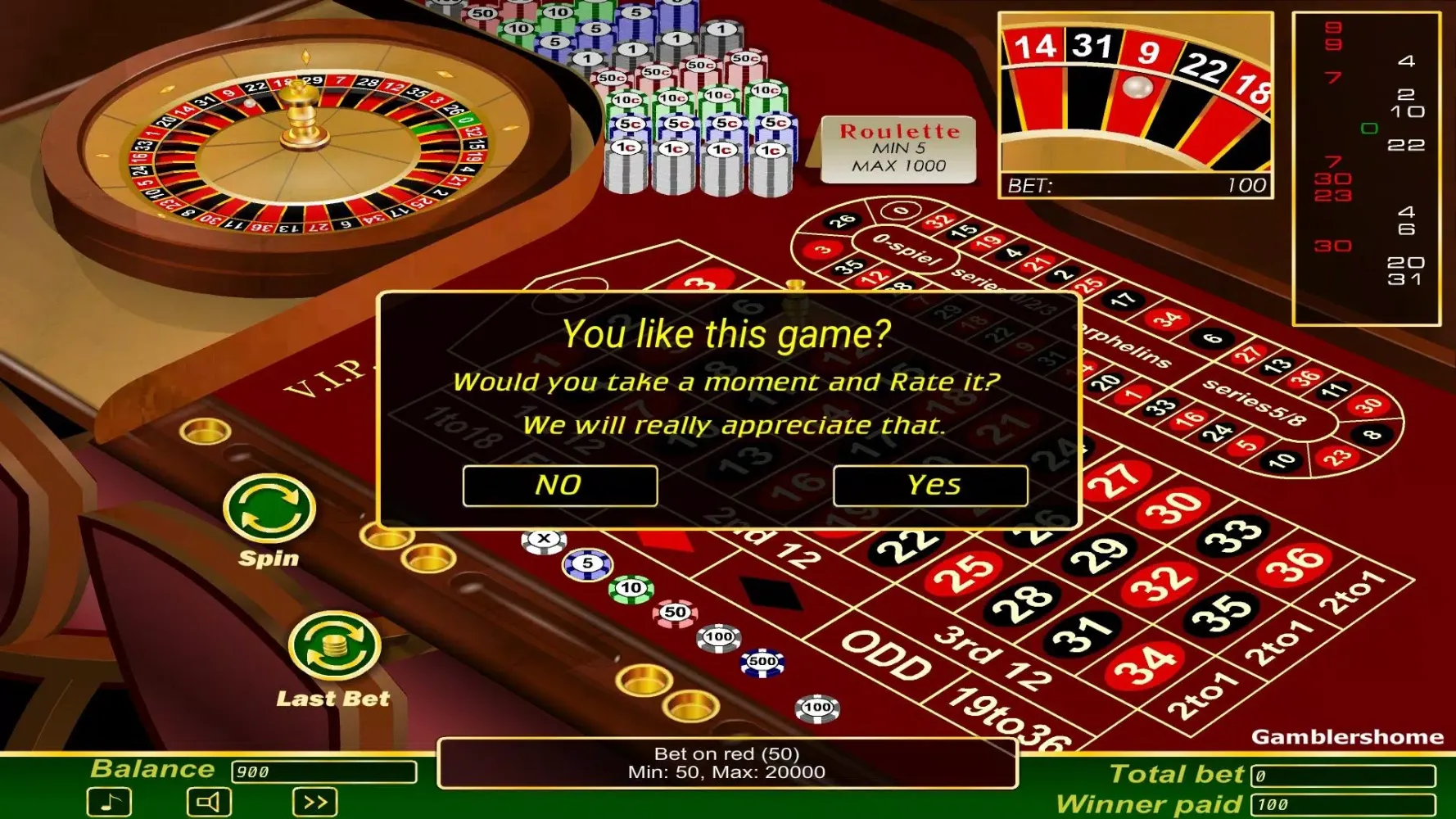Enable fast play with double-arrow icon
The image size is (1456, 819).
tap(315, 800)
